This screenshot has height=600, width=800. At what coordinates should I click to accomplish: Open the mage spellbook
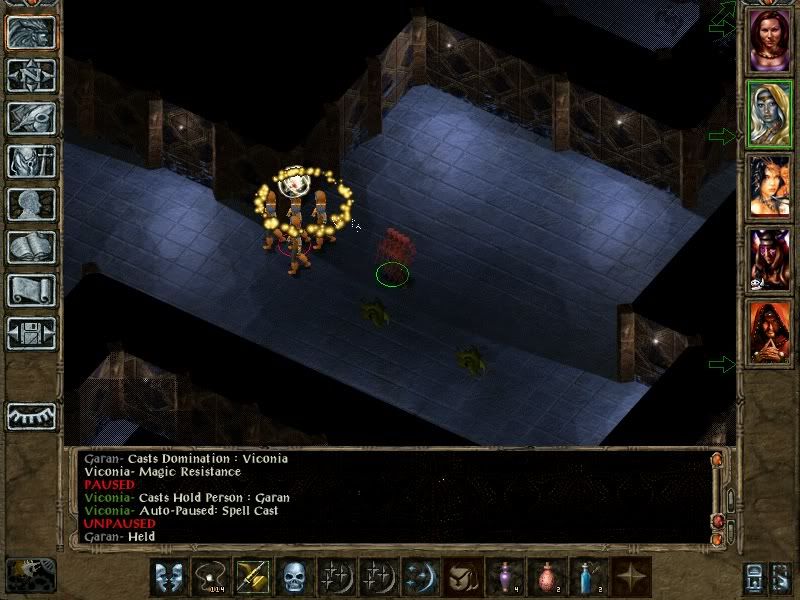pos(30,247)
